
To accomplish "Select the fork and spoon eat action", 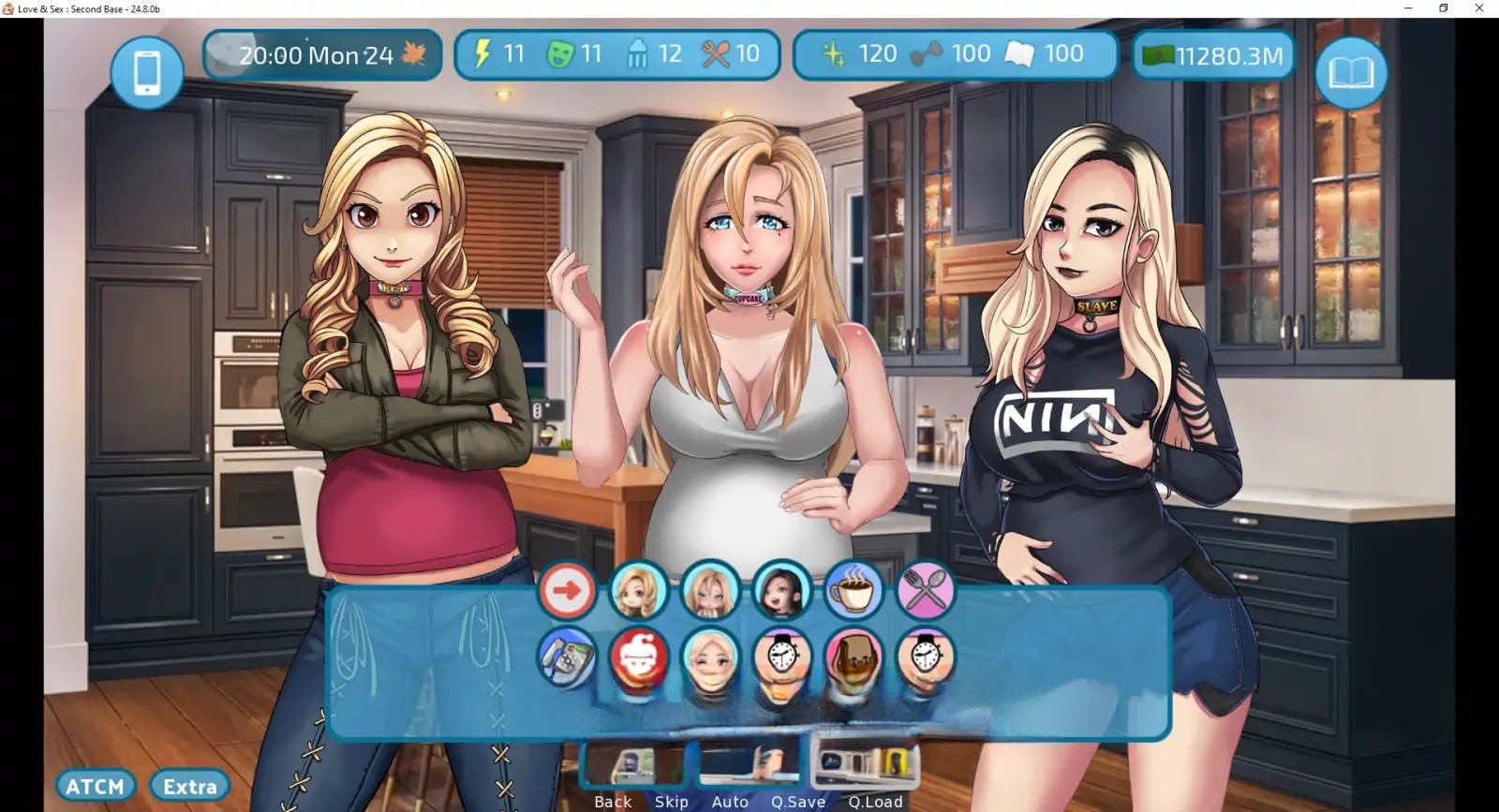I will tap(926, 591).
